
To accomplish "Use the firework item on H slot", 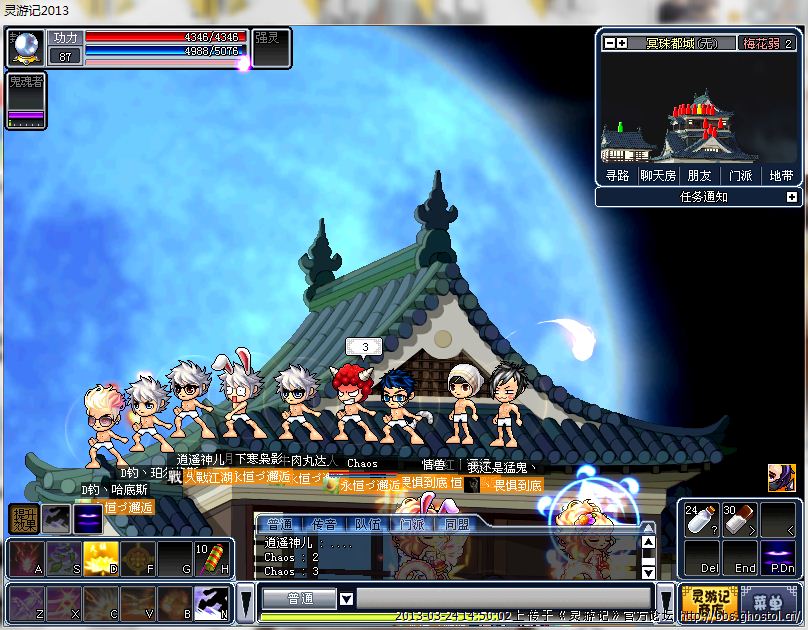I will [212, 558].
